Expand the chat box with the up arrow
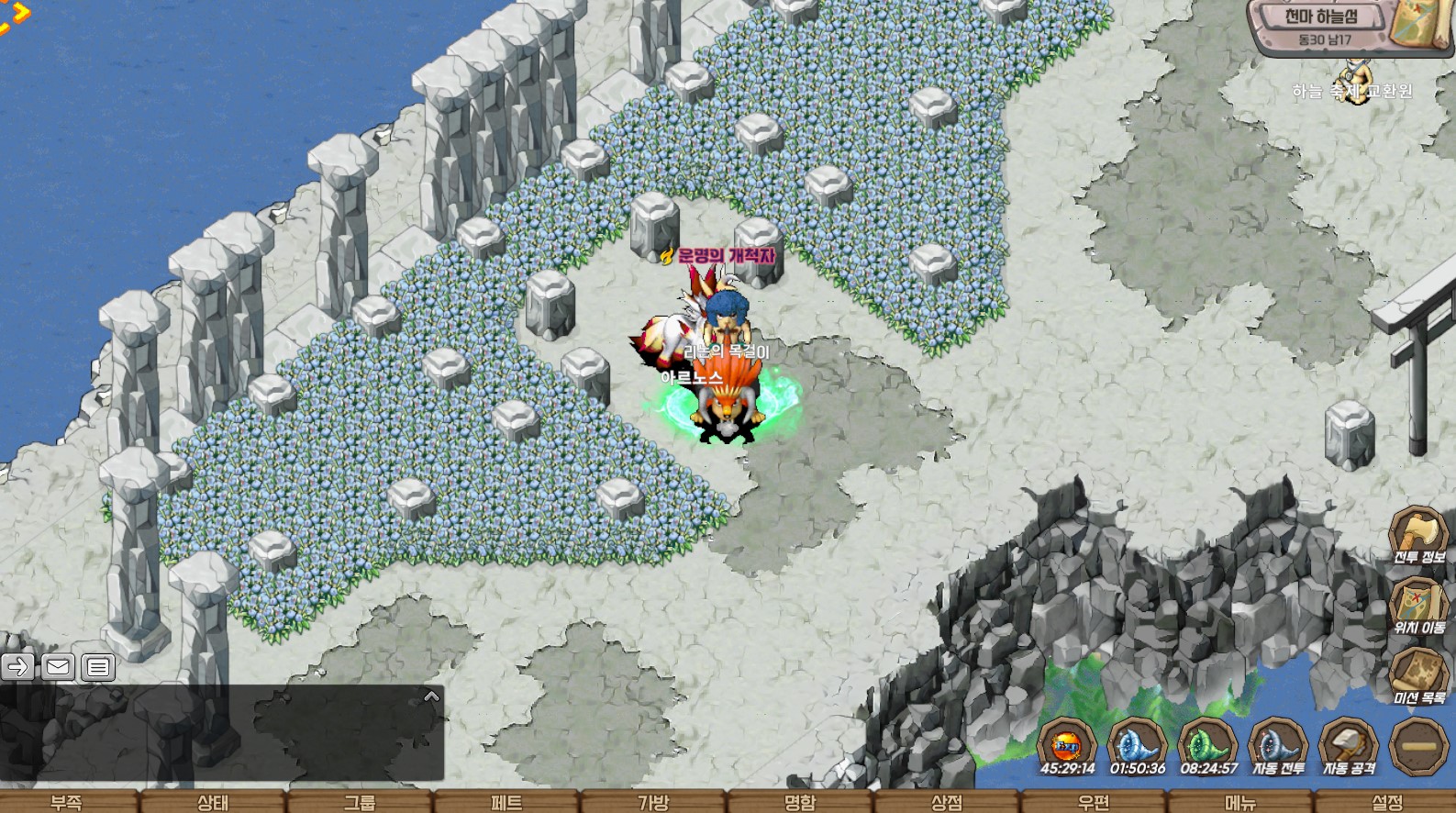This screenshot has height=813, width=1456. coord(431,697)
